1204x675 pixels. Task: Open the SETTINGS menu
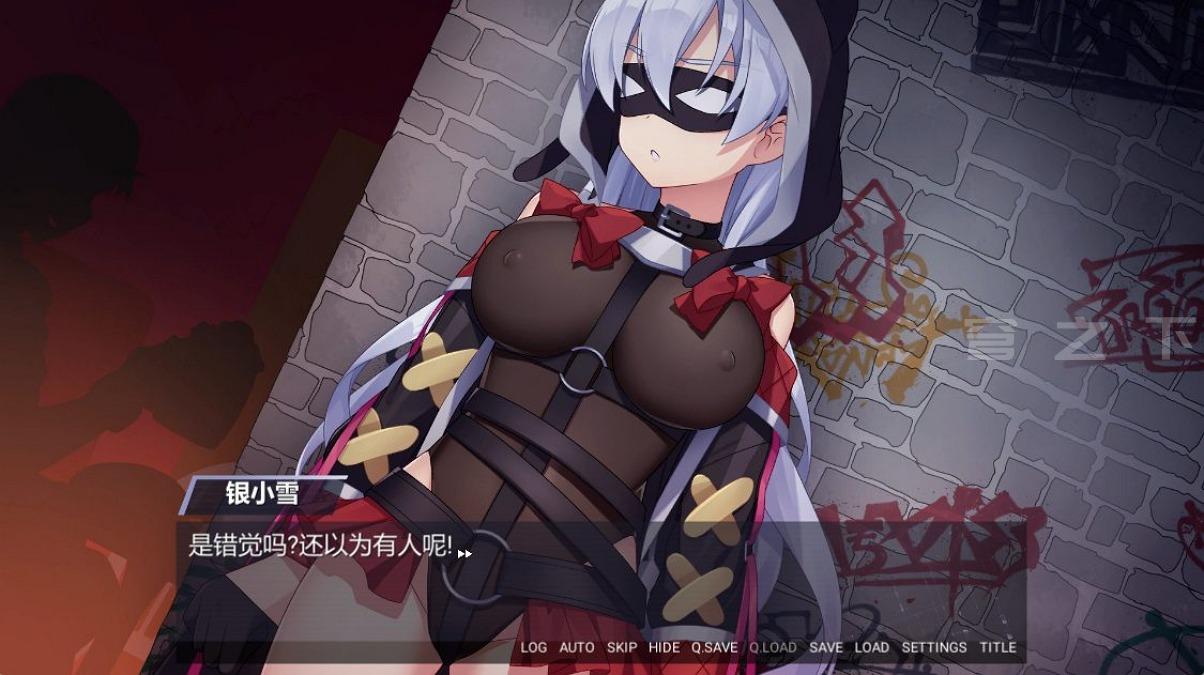tap(934, 647)
